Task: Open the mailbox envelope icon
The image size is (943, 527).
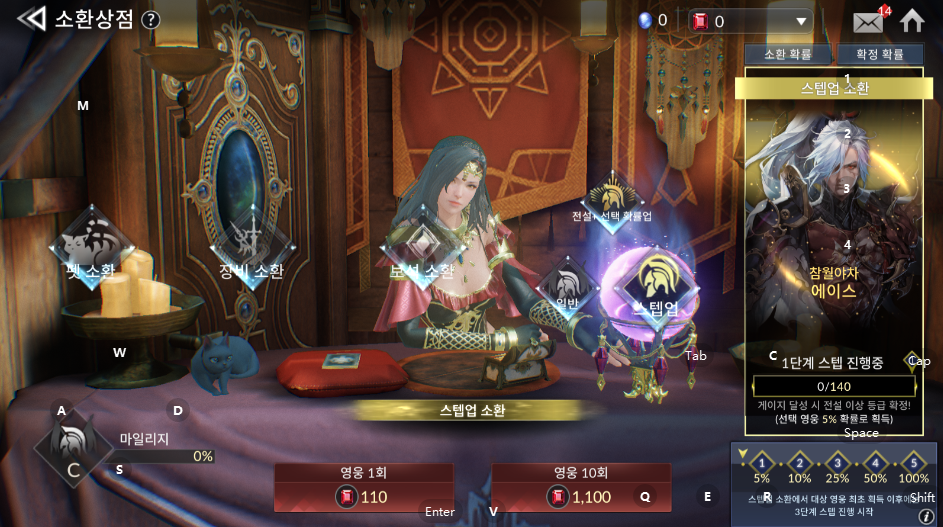Action: [867, 21]
